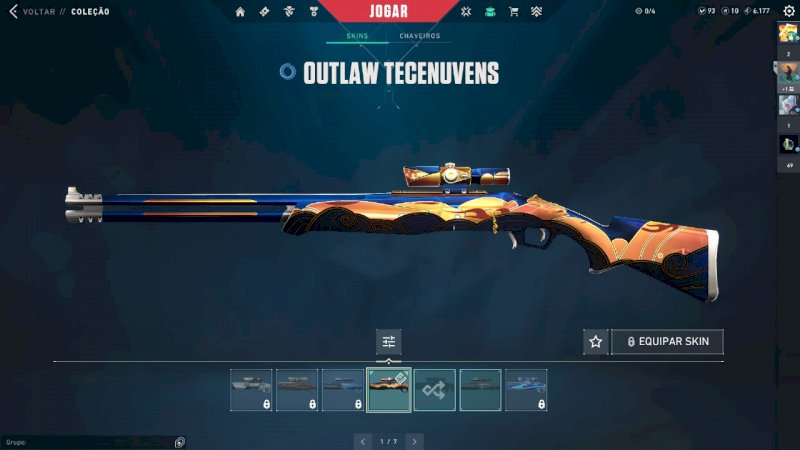Favorite this skin with the star button

click(596, 342)
